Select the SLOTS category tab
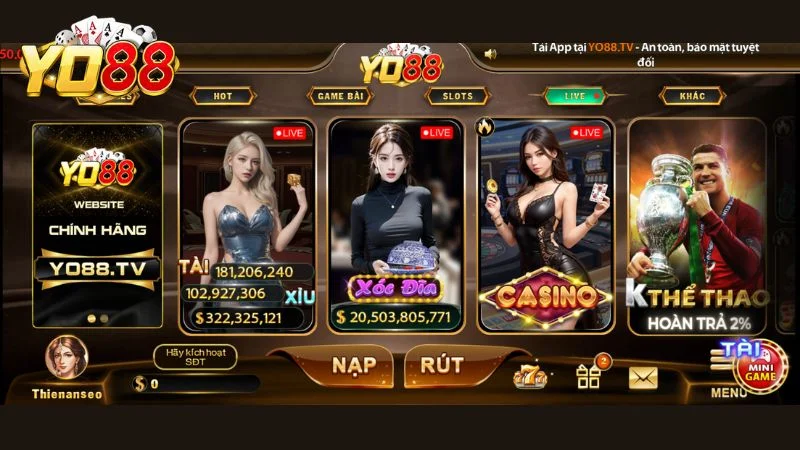The height and width of the screenshot is (450, 800). pos(457,96)
